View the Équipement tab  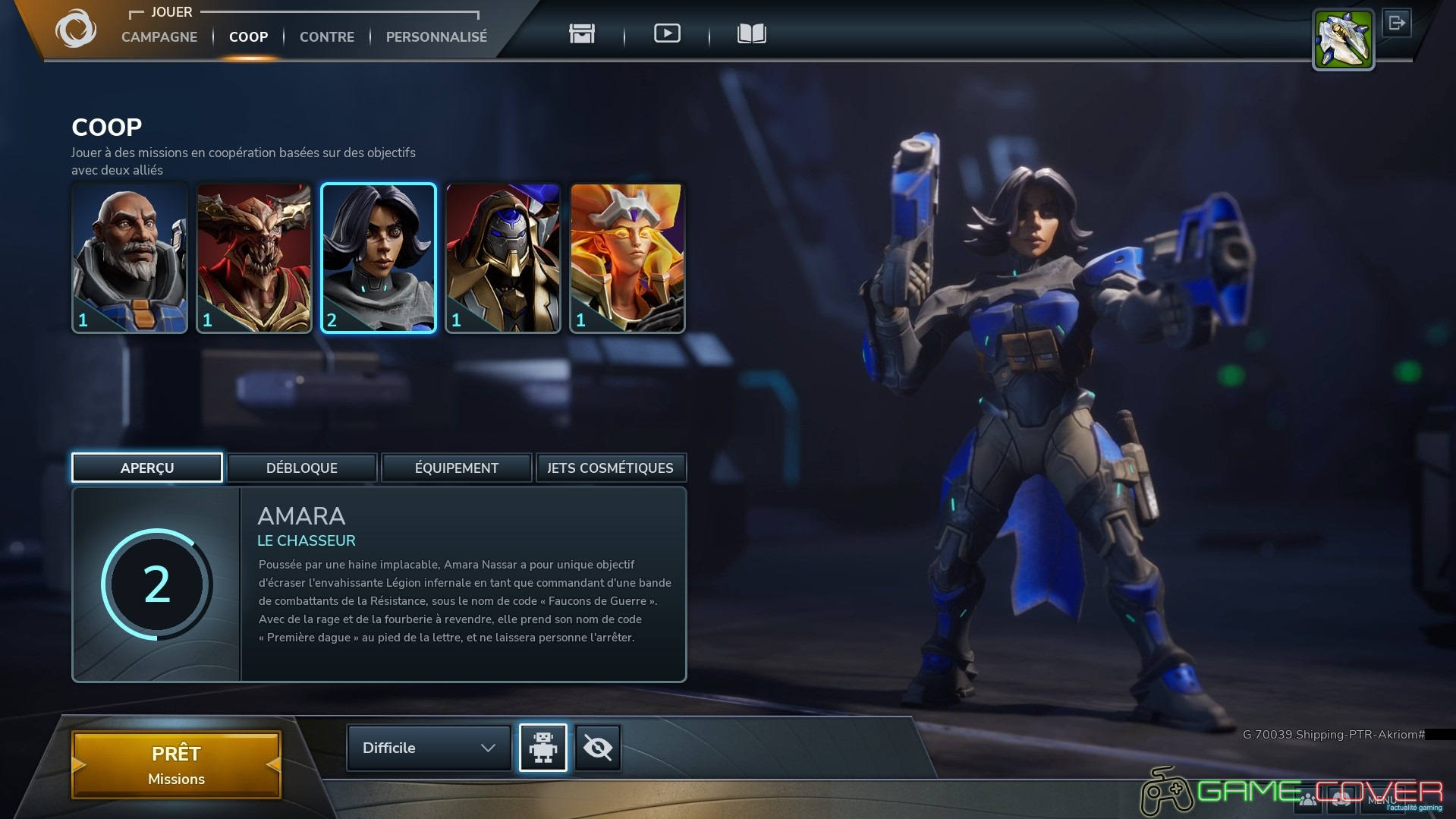pos(457,468)
